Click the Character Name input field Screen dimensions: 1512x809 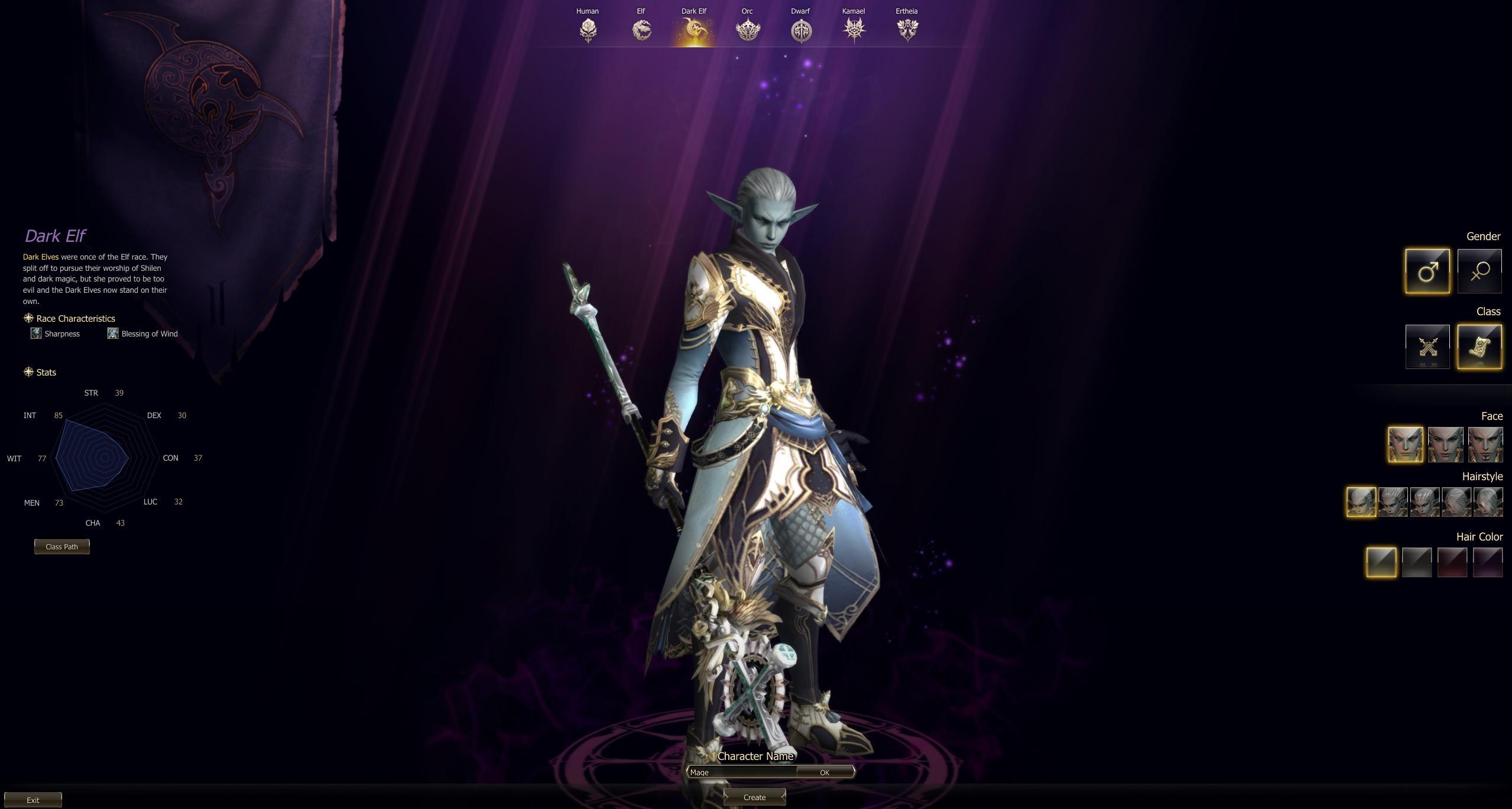coord(741,772)
